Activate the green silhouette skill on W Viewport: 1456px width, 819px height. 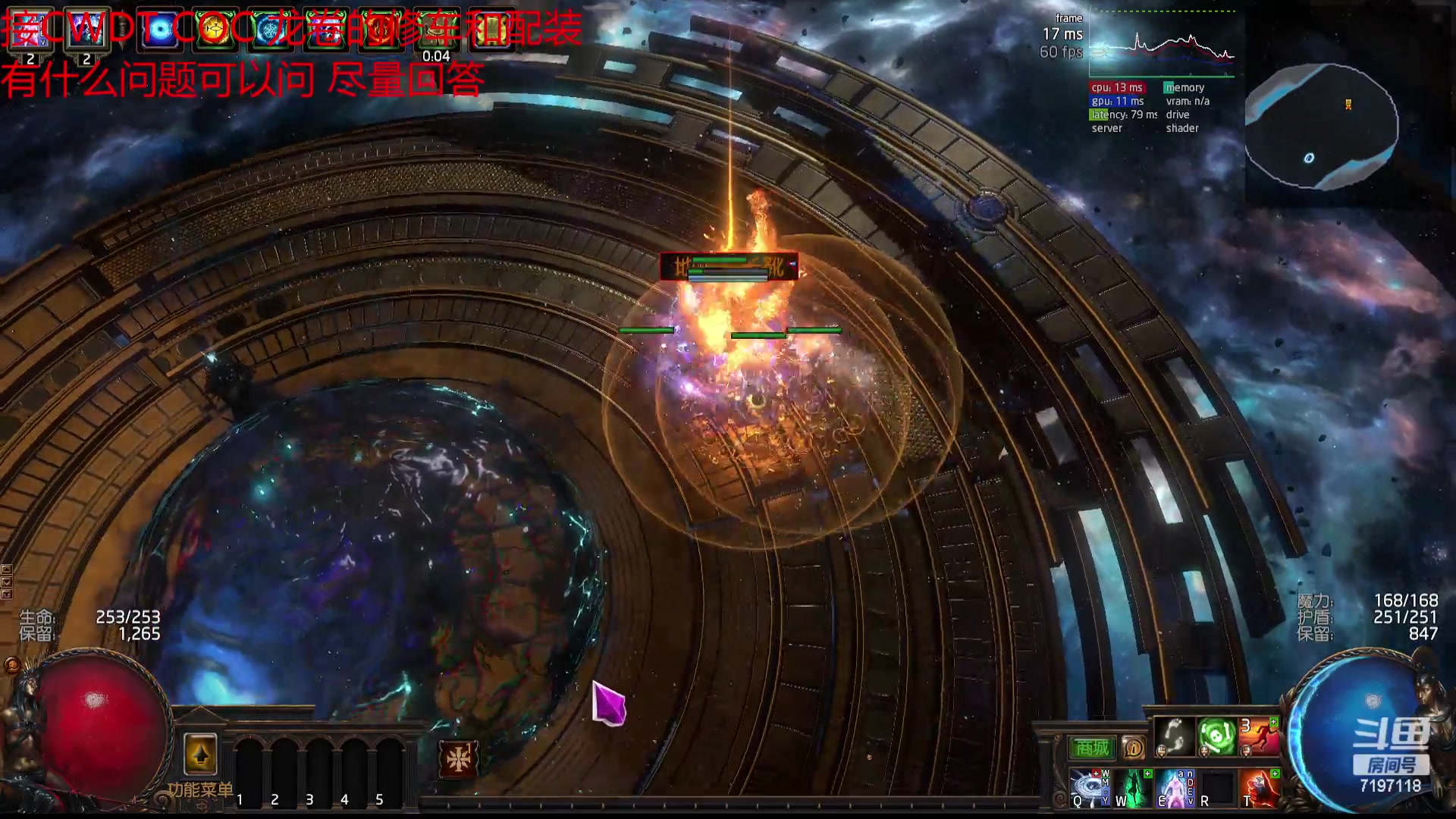click(1132, 789)
